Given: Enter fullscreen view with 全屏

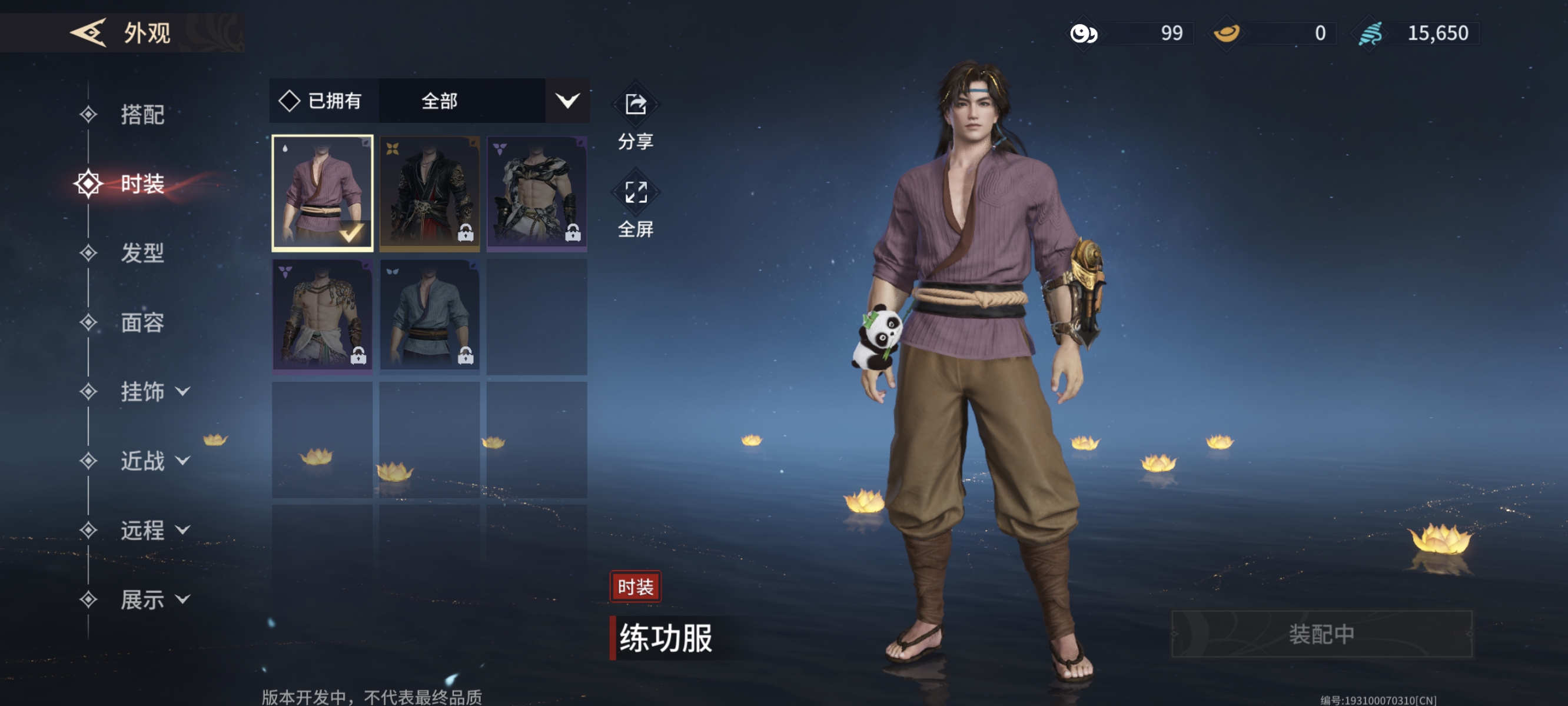Looking at the screenshot, I should (636, 207).
